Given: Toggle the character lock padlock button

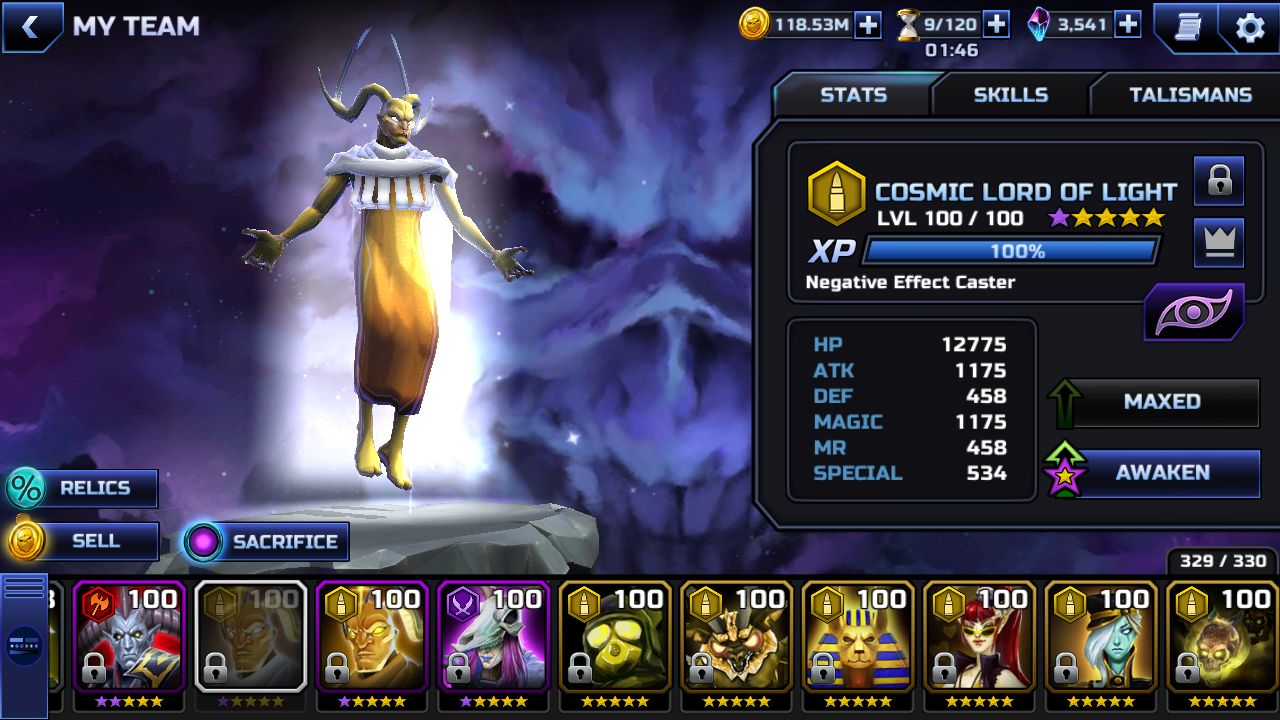Looking at the screenshot, I should [1218, 181].
